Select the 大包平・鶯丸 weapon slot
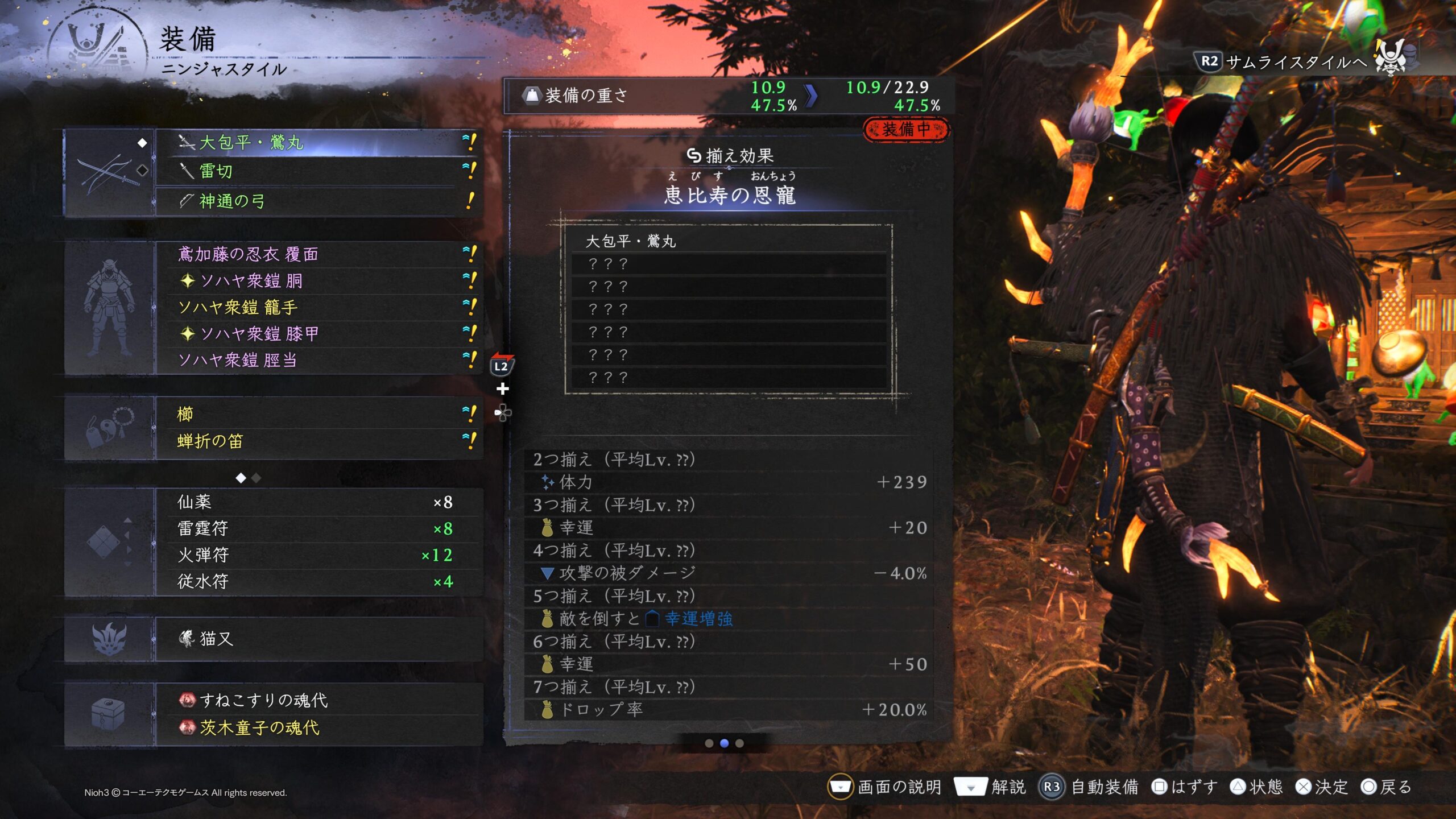This screenshot has height=819, width=1456. (x=318, y=142)
